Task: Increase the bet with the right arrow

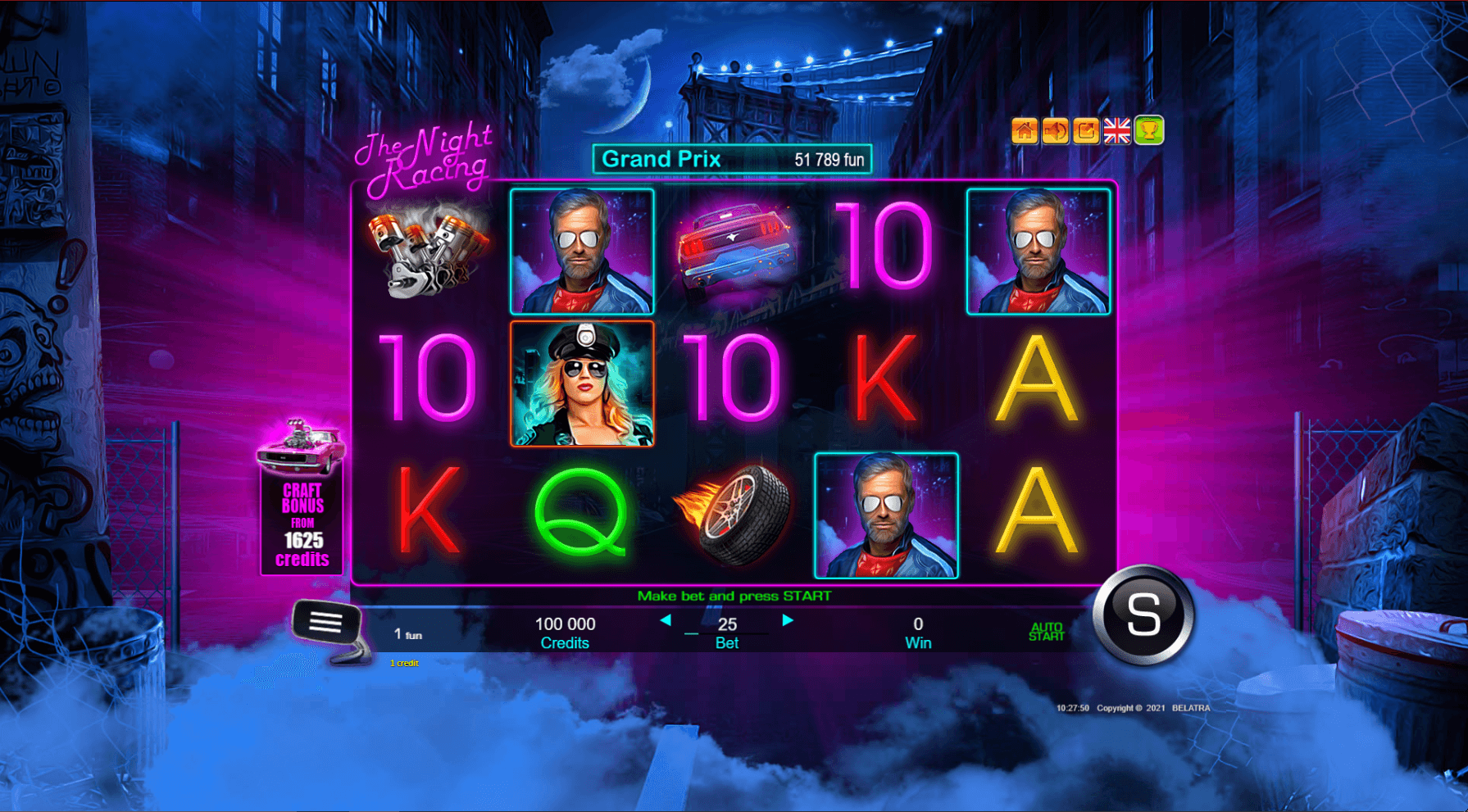Action: coord(788,621)
